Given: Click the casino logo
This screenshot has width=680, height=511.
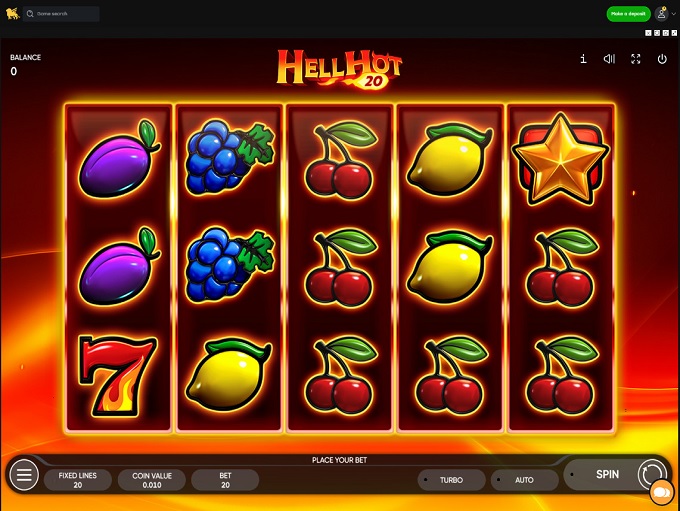Looking at the screenshot, I should (12, 14).
